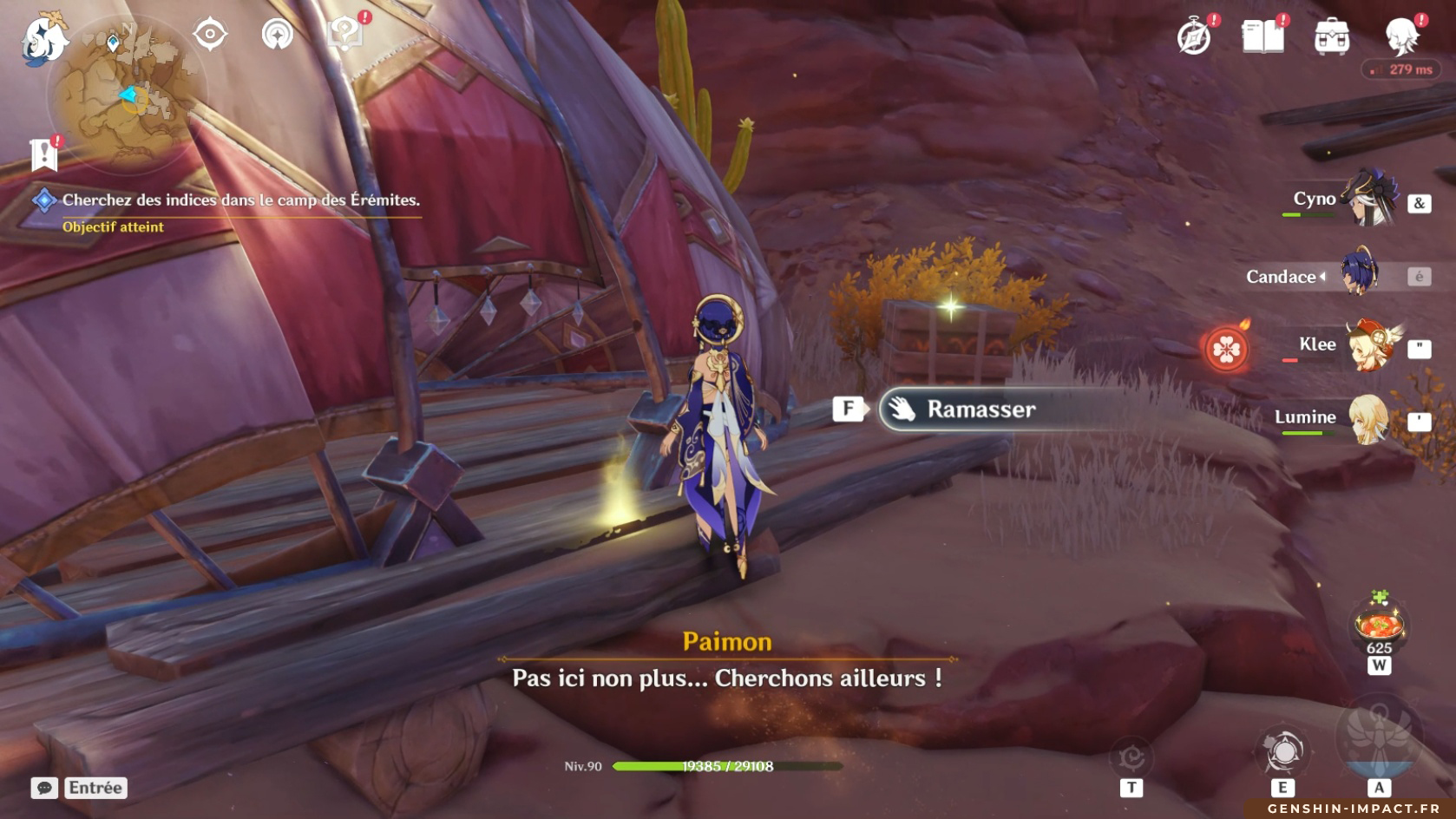Open the adventurer handbook book icon
Screen dimensions: 1456x819
coord(1263,37)
